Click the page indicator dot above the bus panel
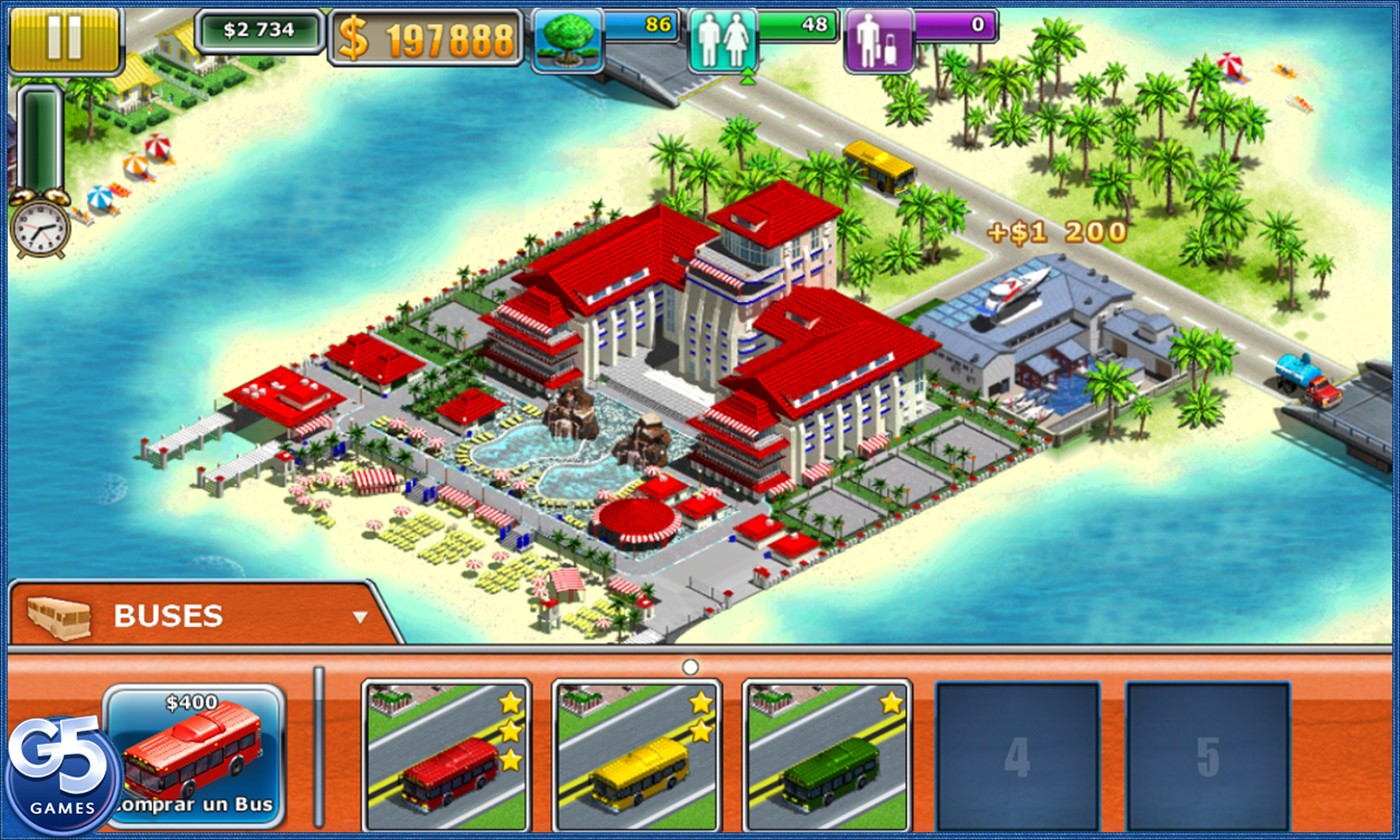 pyautogui.click(x=690, y=664)
